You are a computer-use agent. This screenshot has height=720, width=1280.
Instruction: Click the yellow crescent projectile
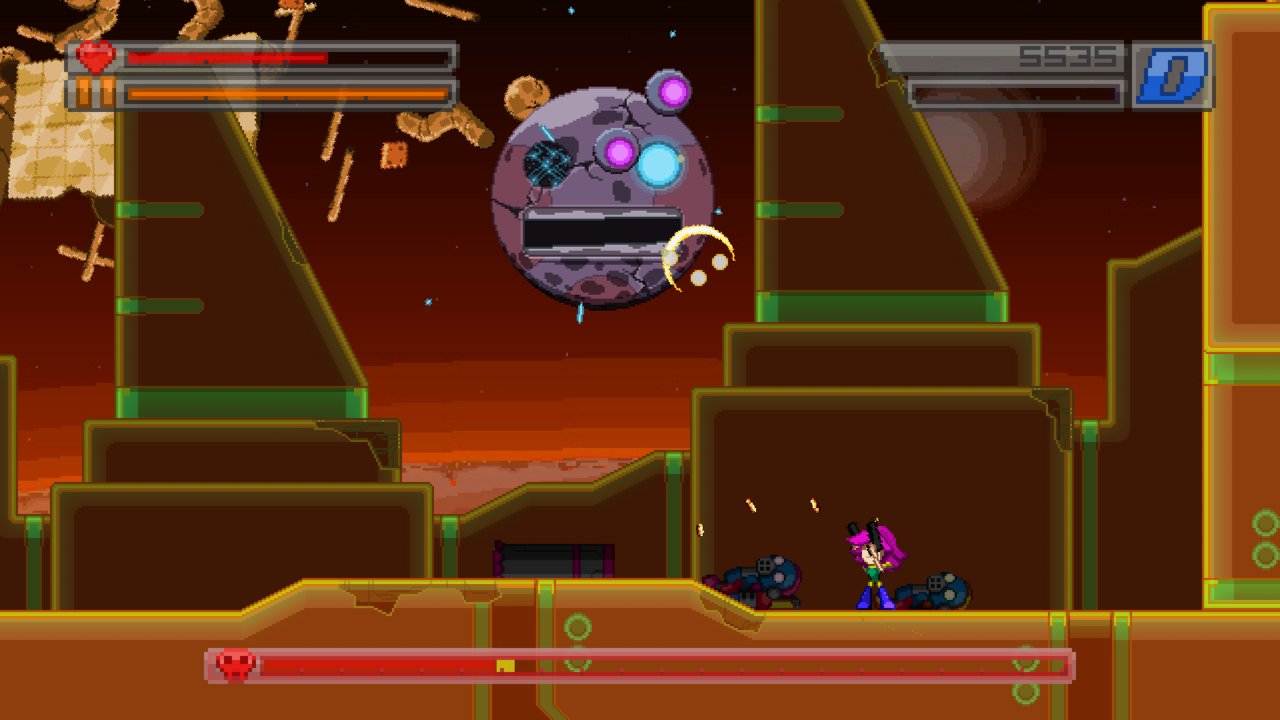coord(697,250)
